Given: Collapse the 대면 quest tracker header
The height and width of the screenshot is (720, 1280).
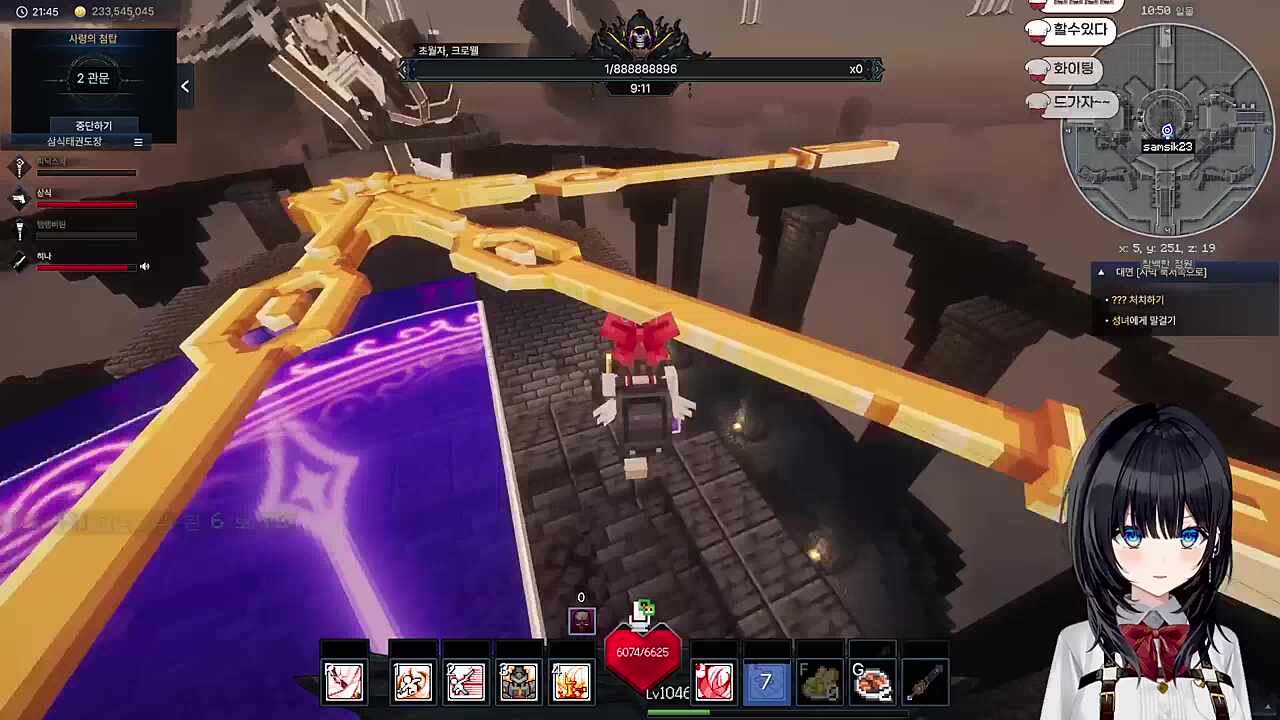Looking at the screenshot, I should coord(1101,272).
